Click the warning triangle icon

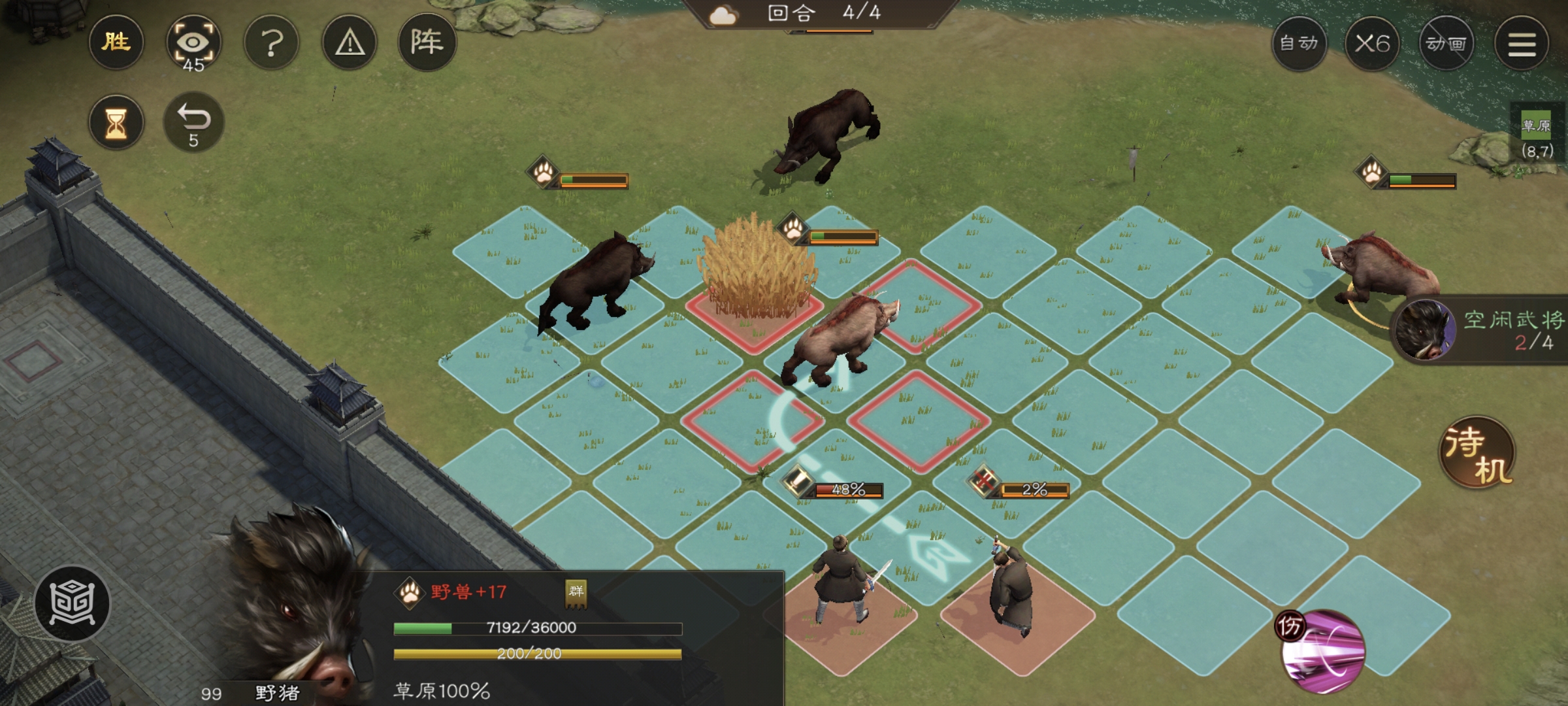pyautogui.click(x=350, y=44)
